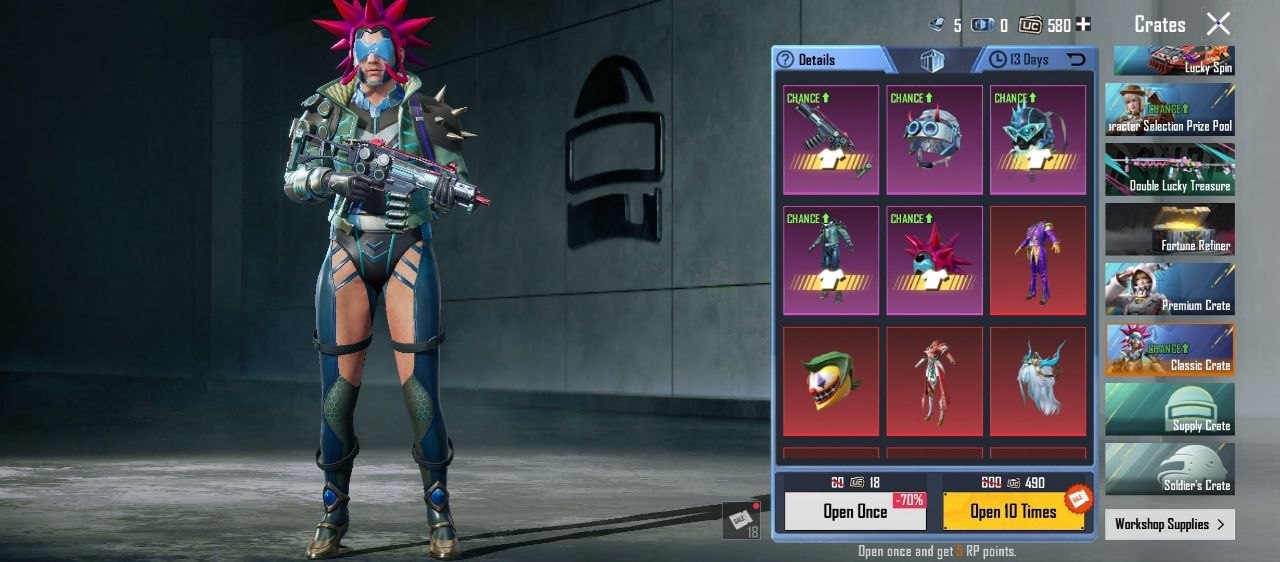Select the Lucky Spin crate

[1169, 60]
